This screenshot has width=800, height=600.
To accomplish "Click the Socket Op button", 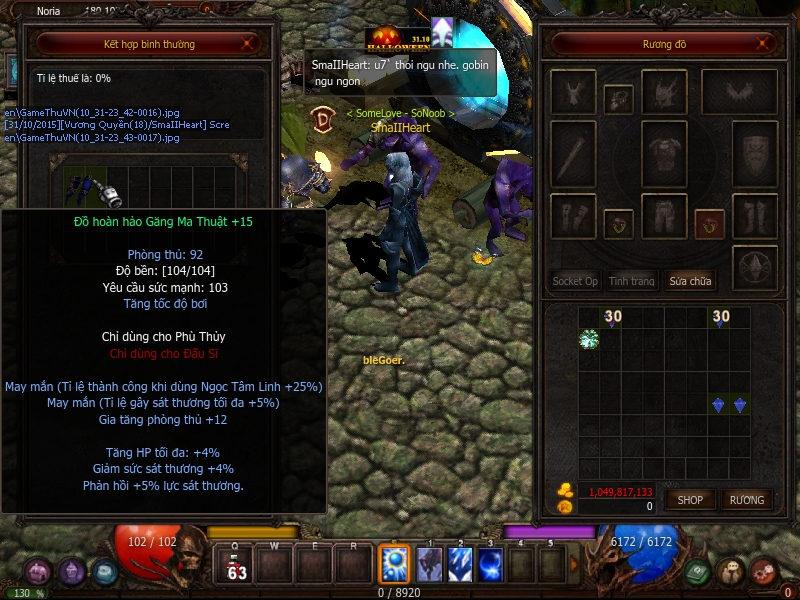I will pyautogui.click(x=575, y=281).
